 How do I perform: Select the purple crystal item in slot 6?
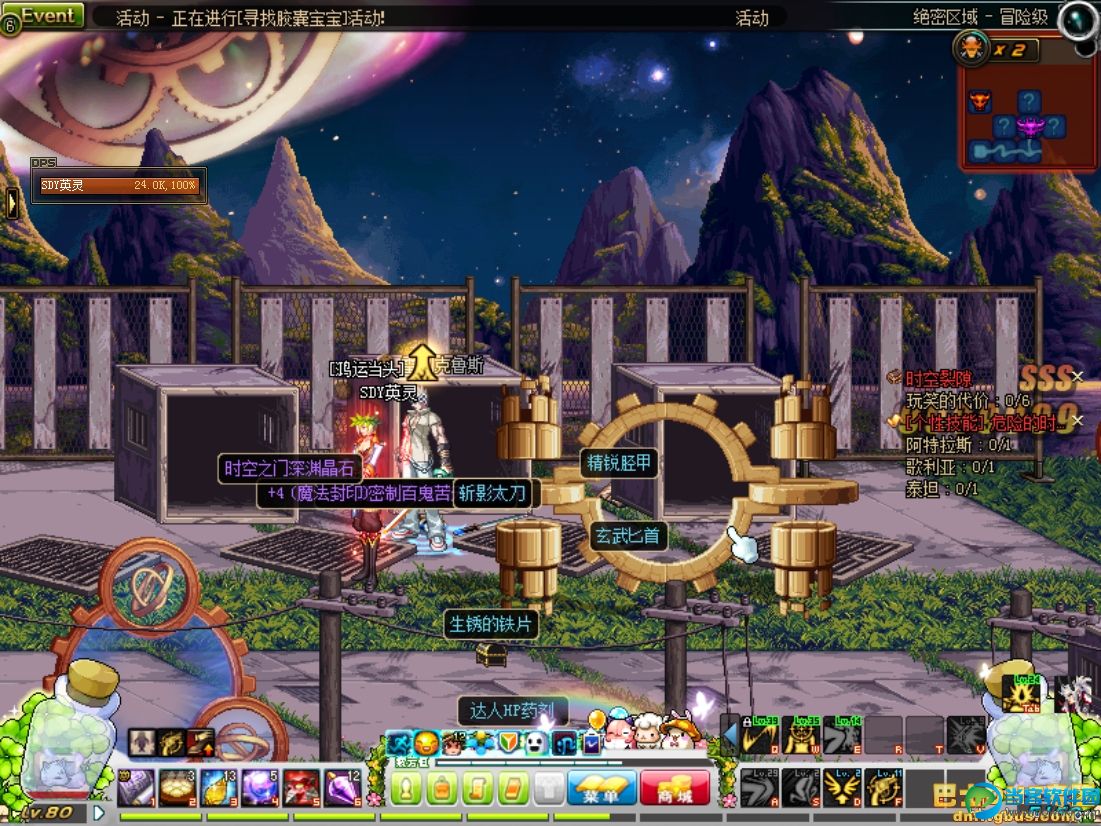(341, 787)
